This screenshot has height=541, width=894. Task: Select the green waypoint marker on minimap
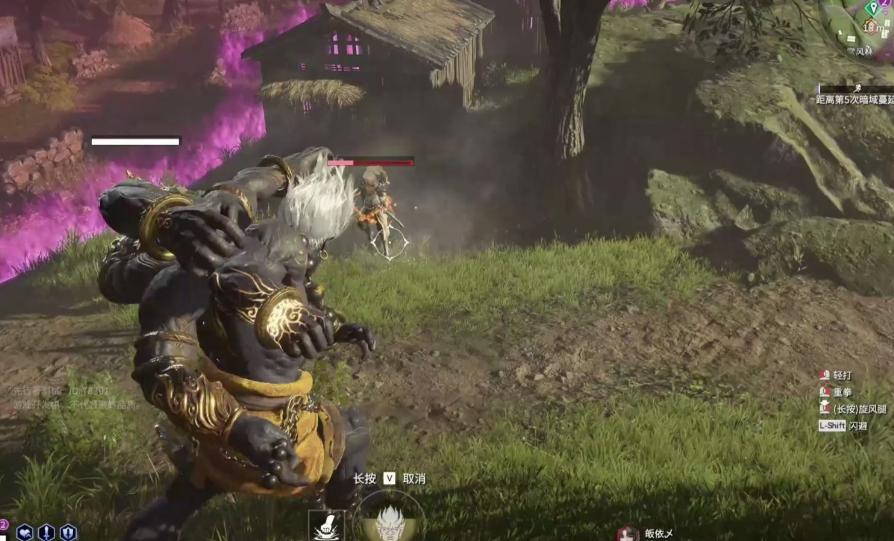click(x=873, y=9)
